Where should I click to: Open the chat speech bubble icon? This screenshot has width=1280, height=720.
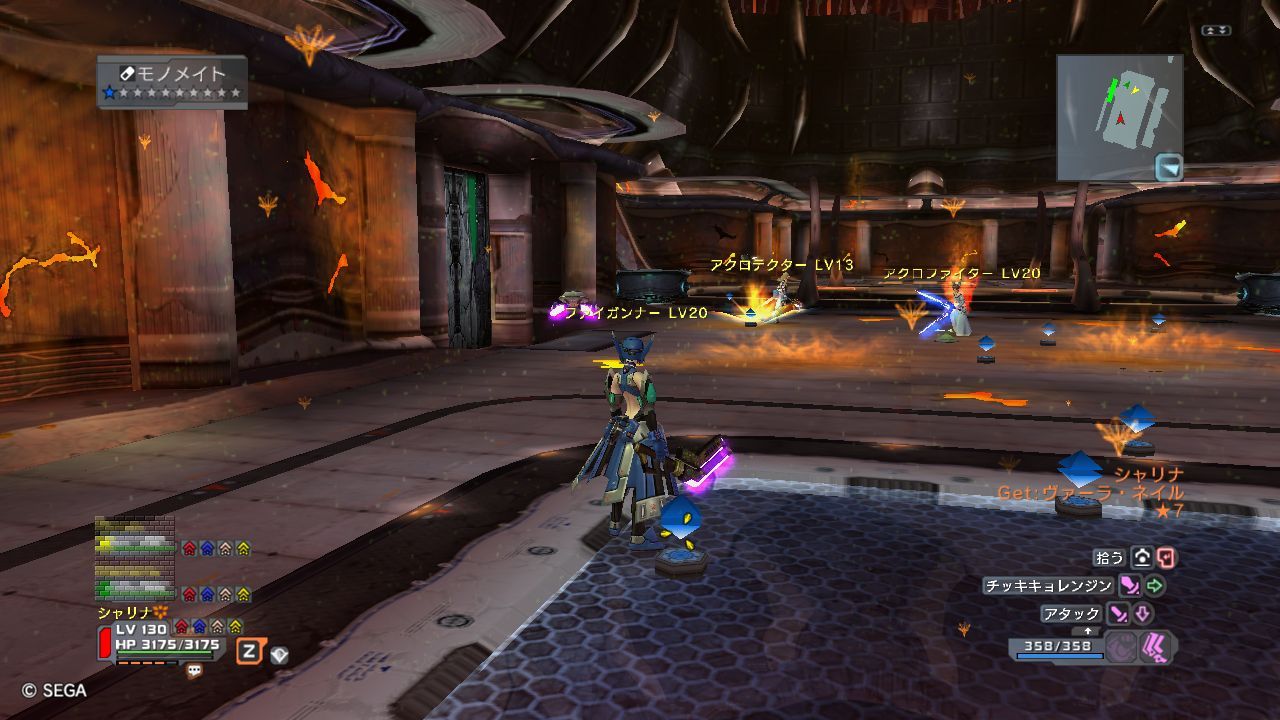point(194,671)
